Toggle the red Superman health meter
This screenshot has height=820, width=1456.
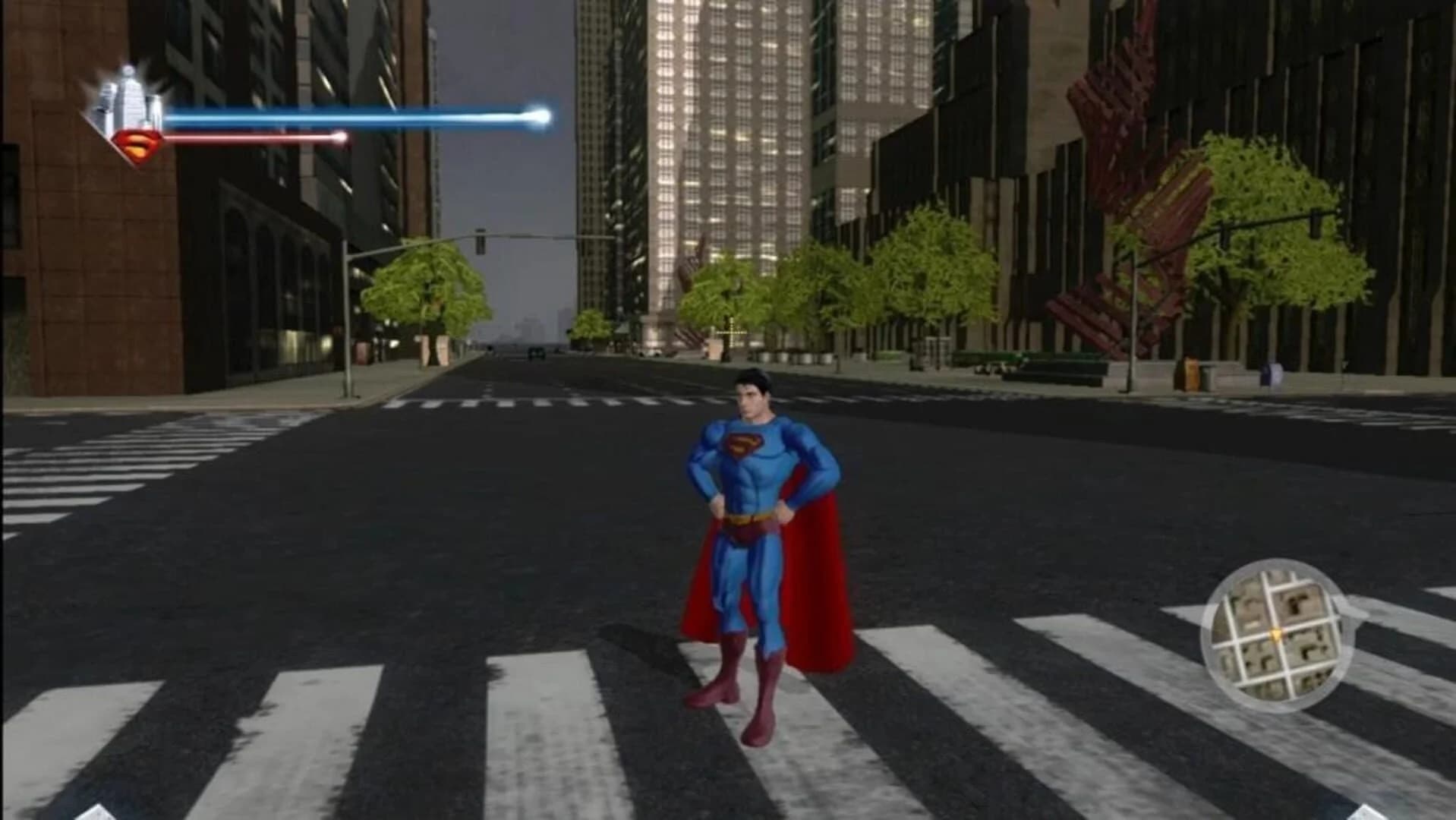[x=251, y=139]
